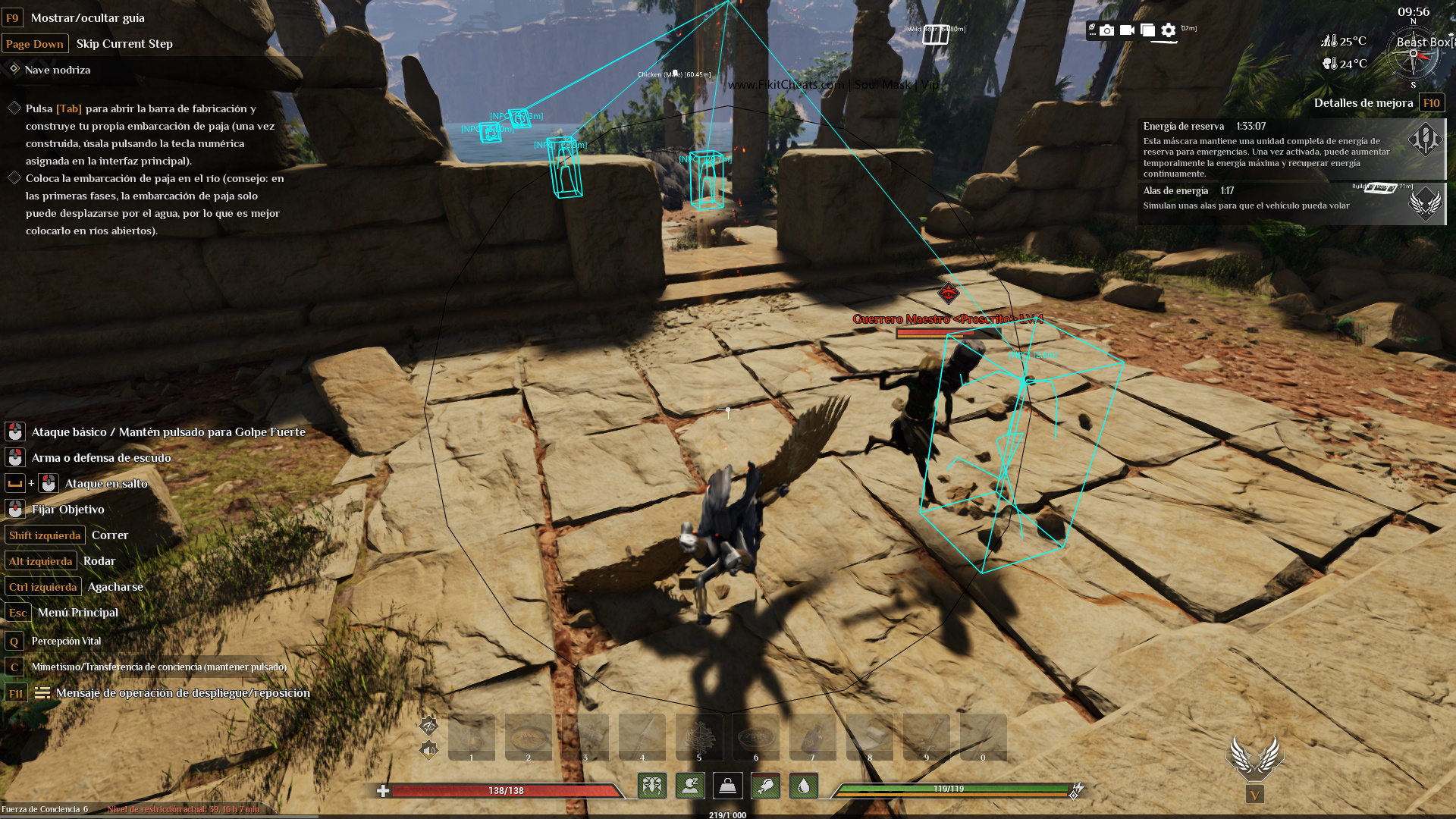This screenshot has width=1456, height=819.
Task: Toggle deployment message via the F11 badge
Action: click(15, 692)
